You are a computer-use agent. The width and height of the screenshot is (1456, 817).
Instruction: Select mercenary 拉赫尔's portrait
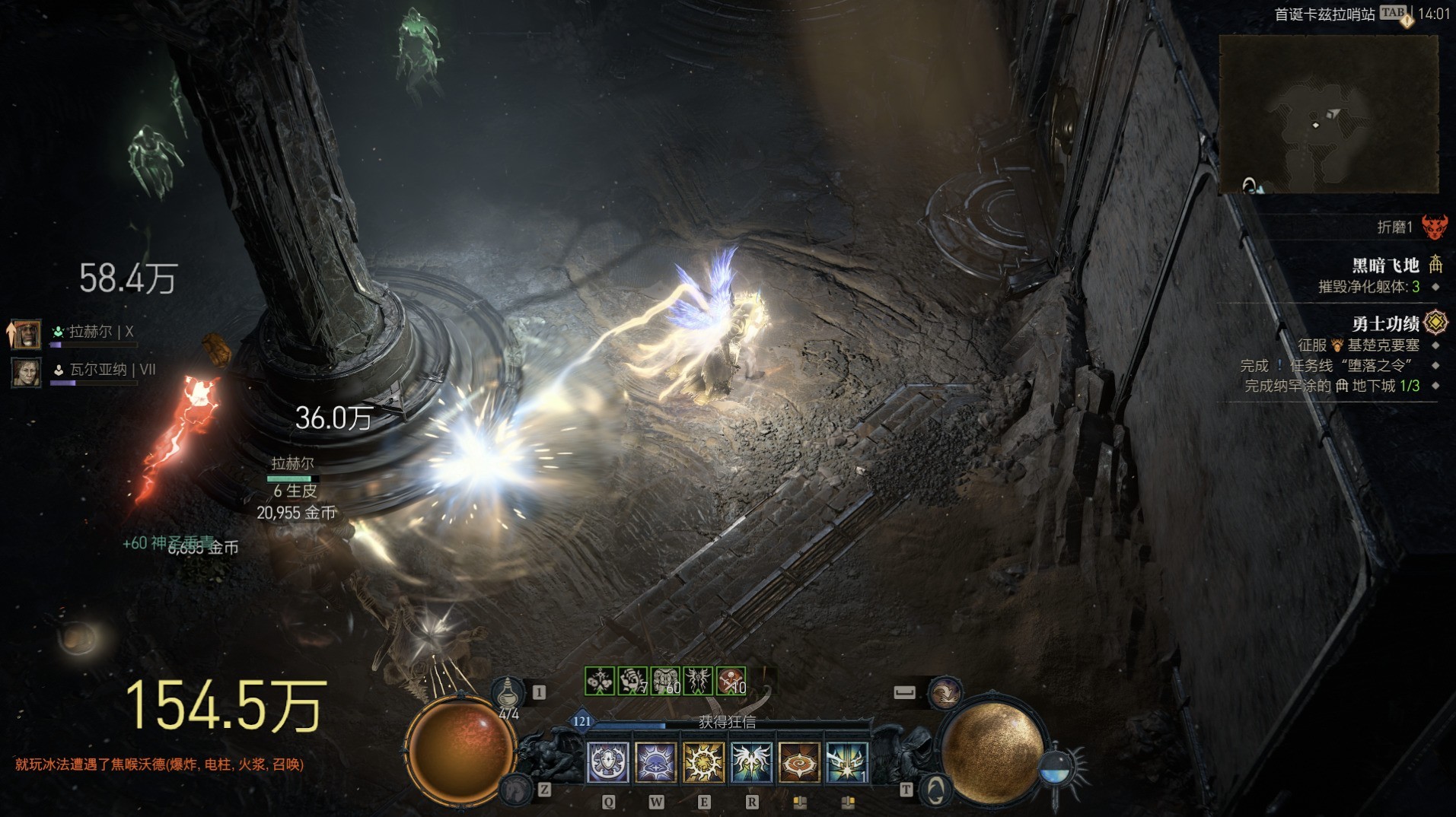point(27,333)
